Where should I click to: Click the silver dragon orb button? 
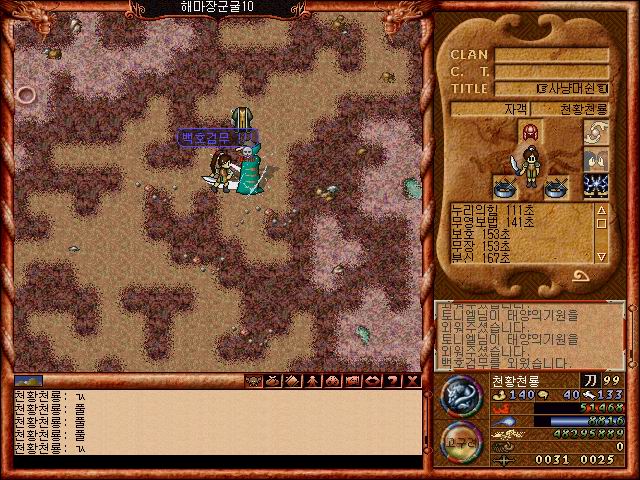pos(462,394)
